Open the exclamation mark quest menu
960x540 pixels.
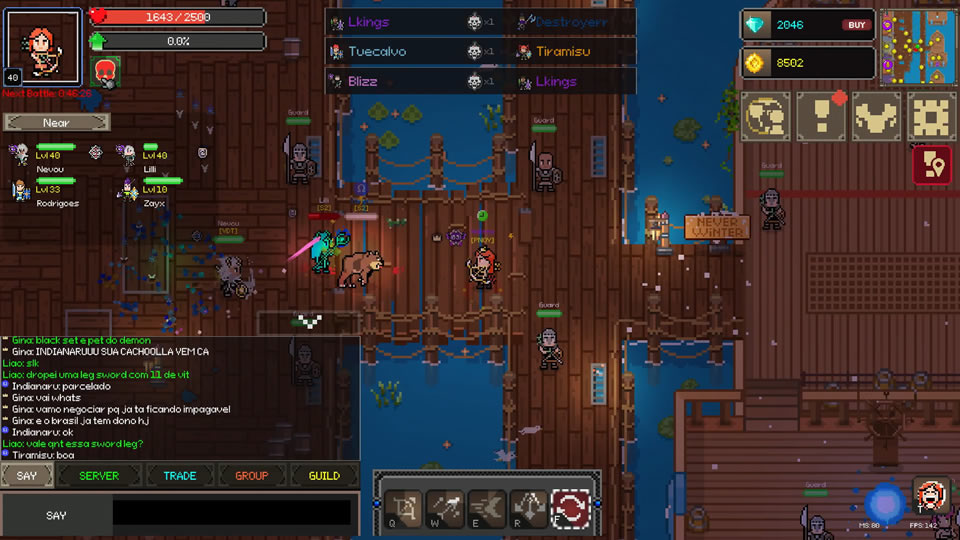(x=821, y=116)
